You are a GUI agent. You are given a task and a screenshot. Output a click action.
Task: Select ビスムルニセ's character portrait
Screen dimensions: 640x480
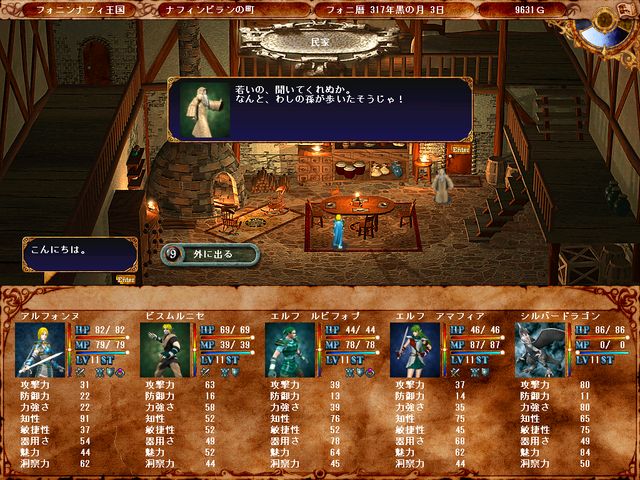pos(166,350)
